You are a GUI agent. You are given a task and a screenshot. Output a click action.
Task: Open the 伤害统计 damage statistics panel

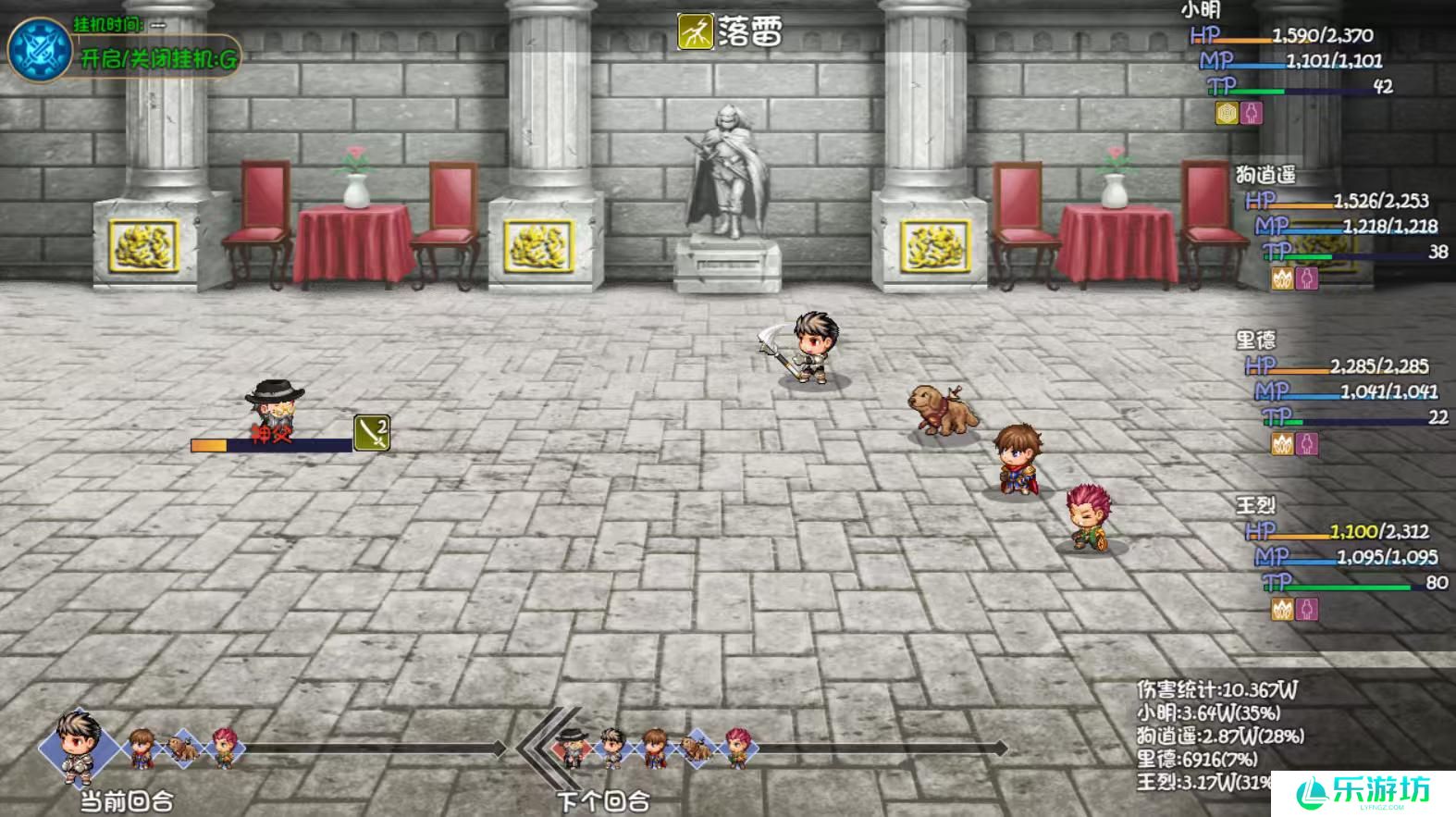[x=1216, y=689]
